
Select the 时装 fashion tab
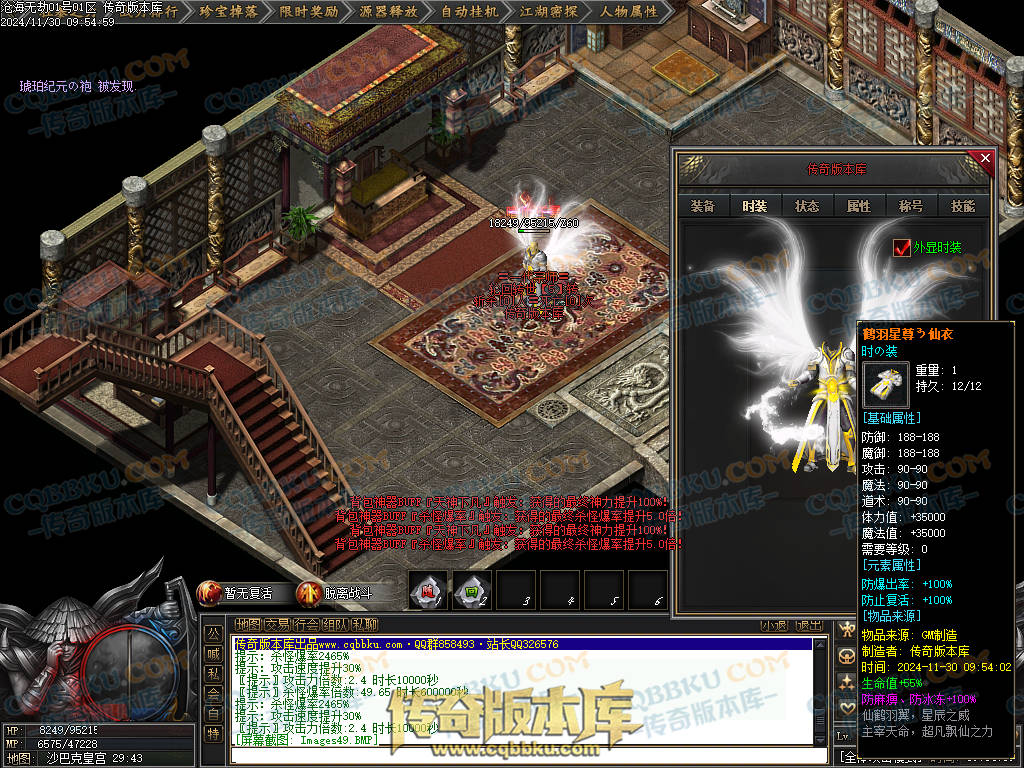[755, 206]
